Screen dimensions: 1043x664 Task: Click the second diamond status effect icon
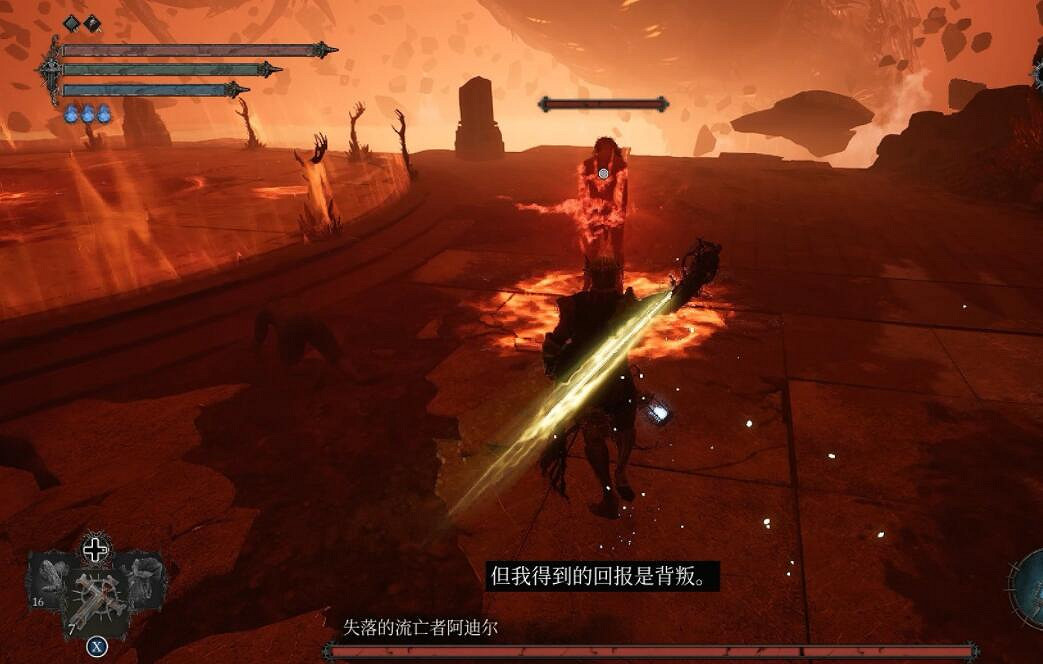92,23
